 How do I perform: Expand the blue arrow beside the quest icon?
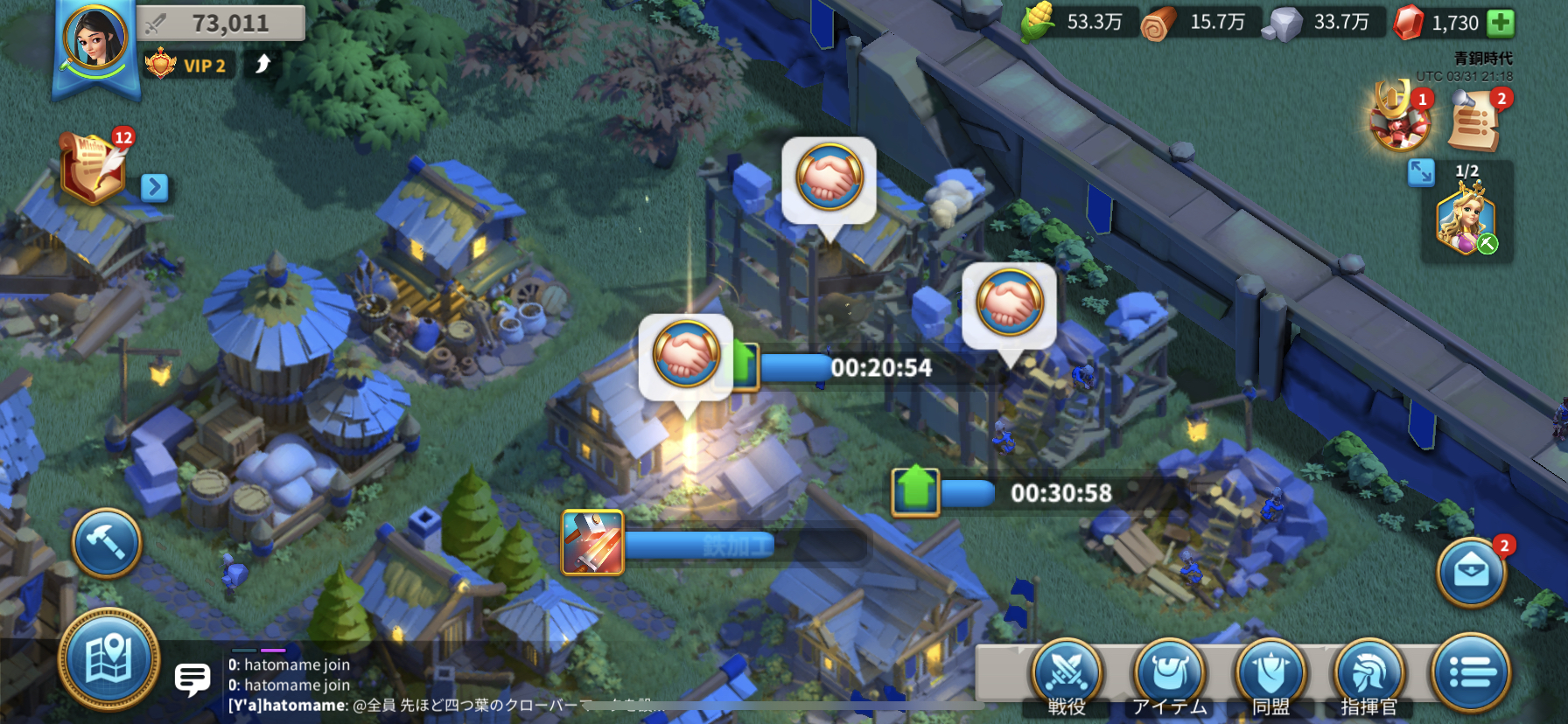pos(154,187)
